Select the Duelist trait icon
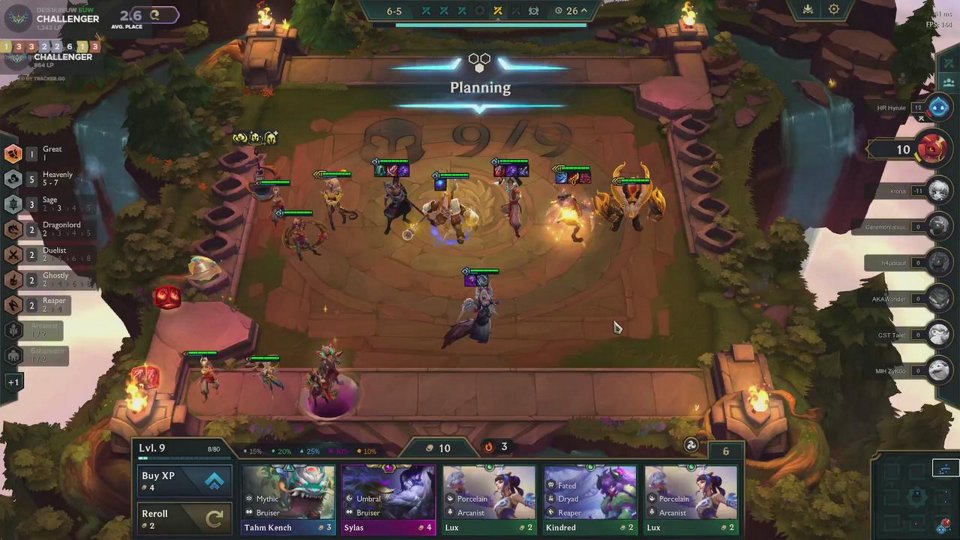960x540 pixels. point(14,255)
